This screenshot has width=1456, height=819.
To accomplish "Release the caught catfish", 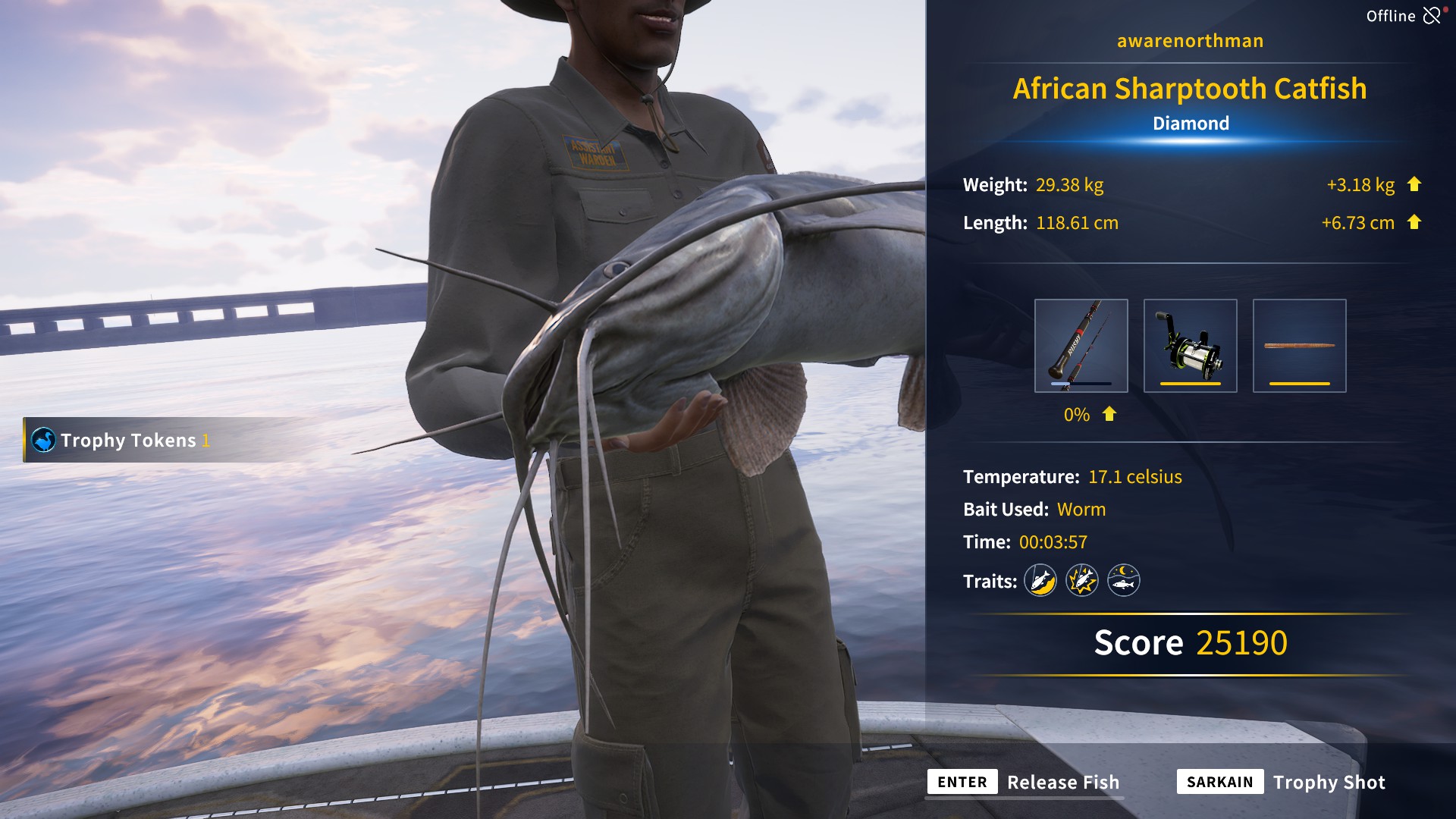I will 1024,782.
